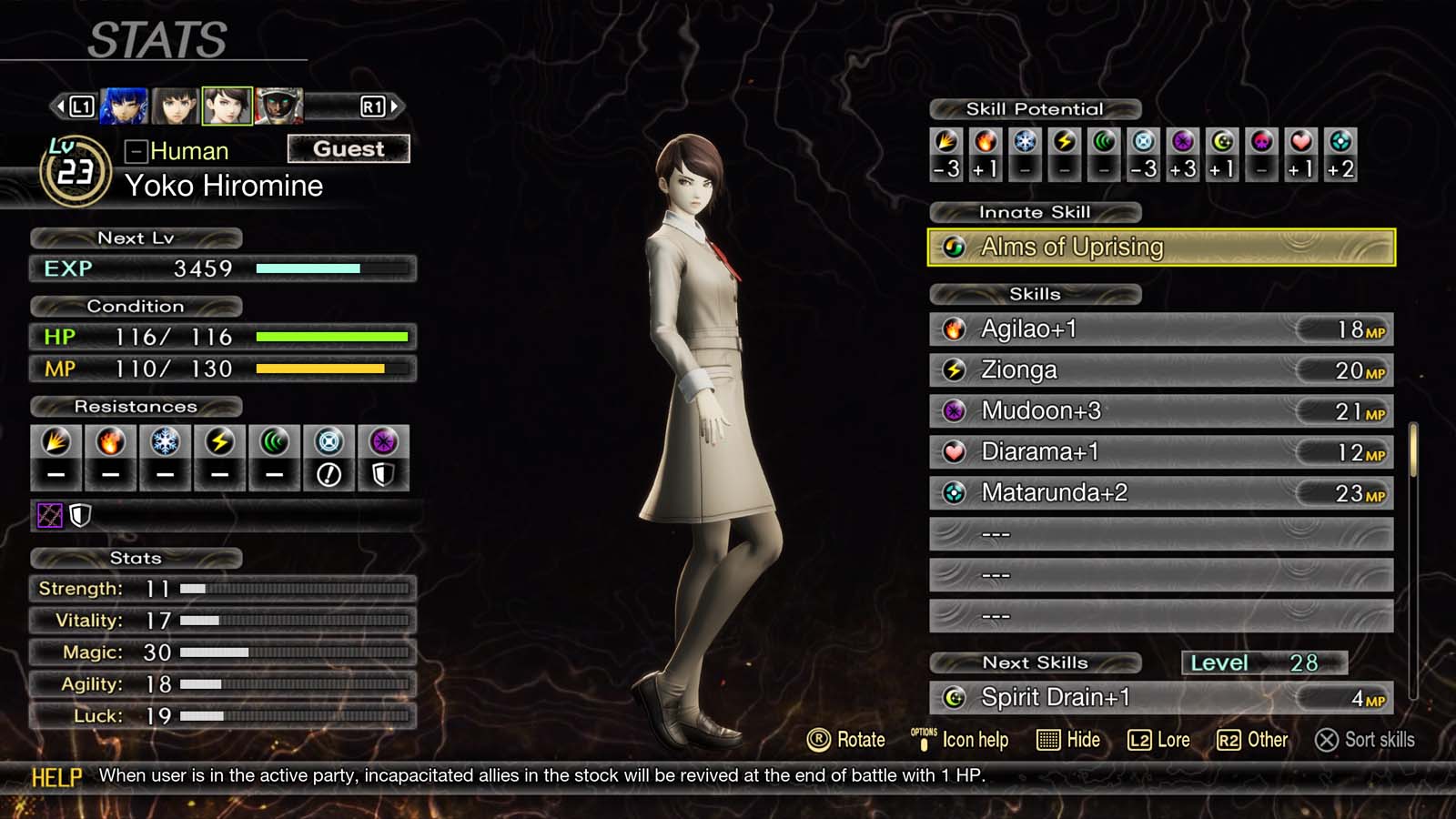Expand Lore details with L2
The width and height of the screenshot is (1456, 819).
(1161, 740)
